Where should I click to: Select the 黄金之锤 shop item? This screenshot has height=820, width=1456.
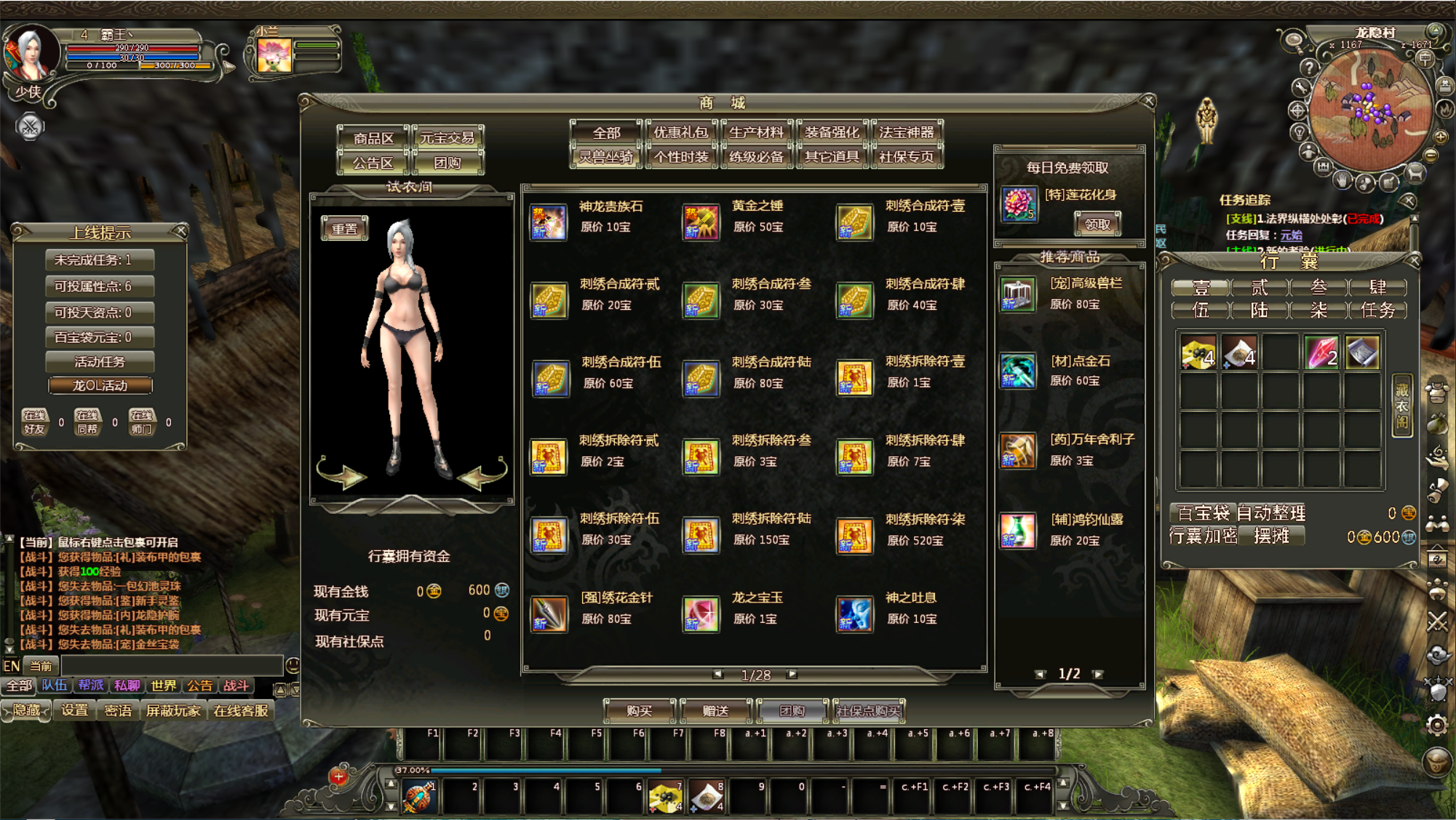coord(701,222)
